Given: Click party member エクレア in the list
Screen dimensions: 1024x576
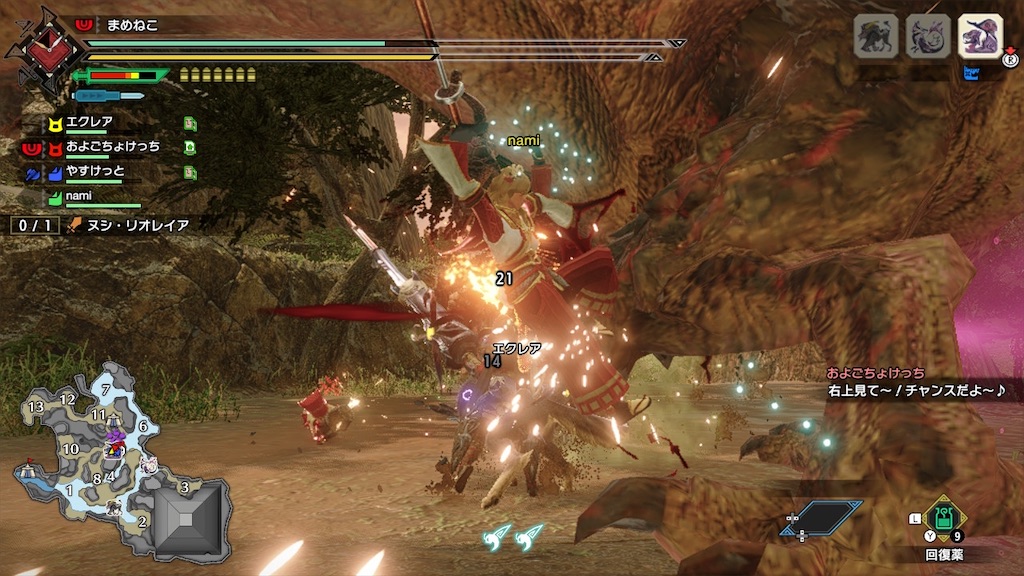Looking at the screenshot, I should [88, 122].
